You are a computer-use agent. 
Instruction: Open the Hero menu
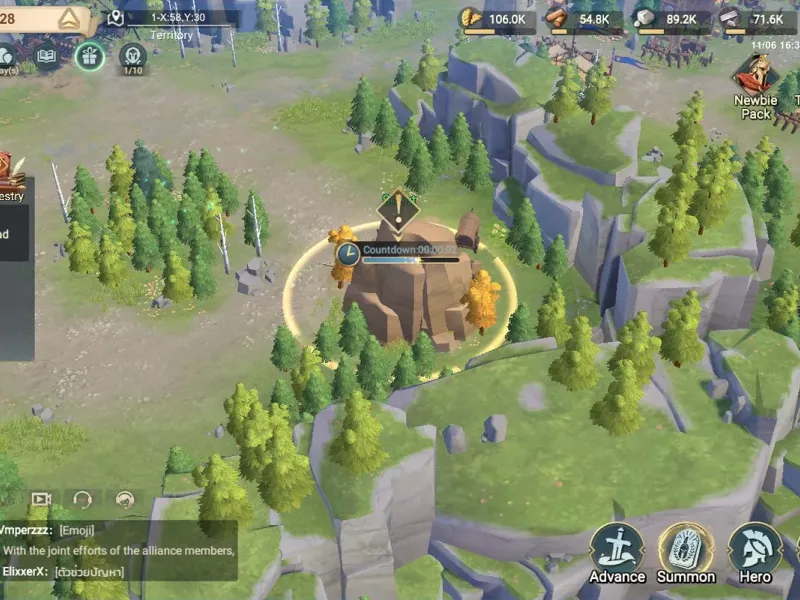click(x=755, y=551)
